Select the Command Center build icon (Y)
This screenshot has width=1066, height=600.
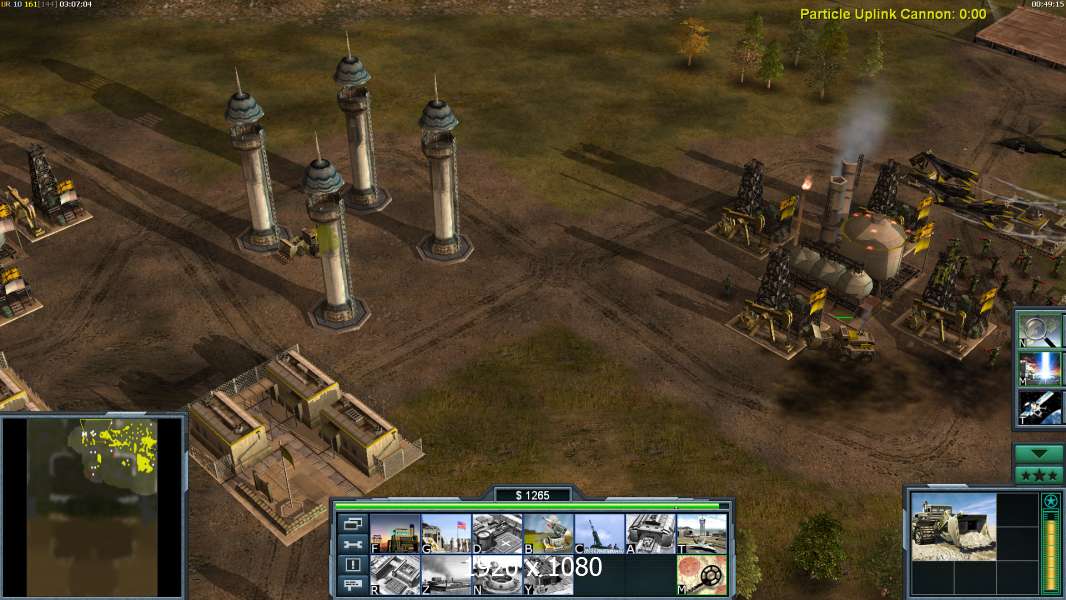(x=548, y=575)
